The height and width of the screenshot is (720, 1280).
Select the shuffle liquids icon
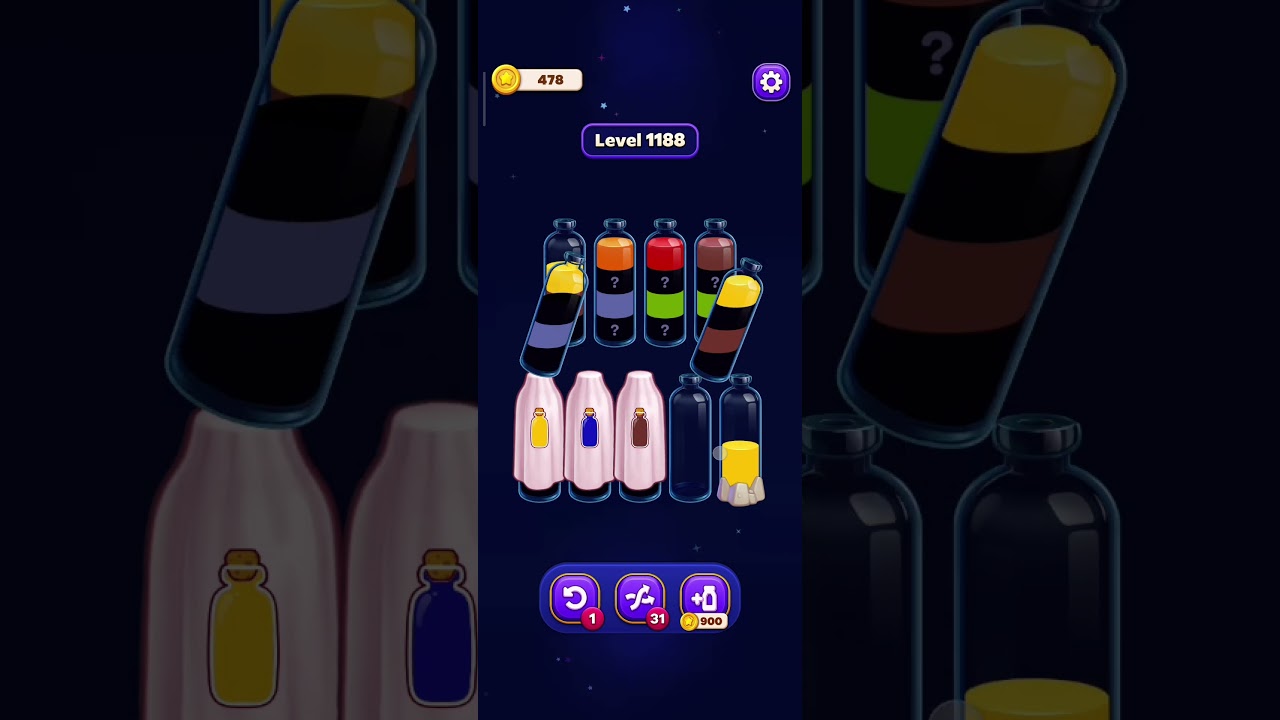(x=640, y=598)
